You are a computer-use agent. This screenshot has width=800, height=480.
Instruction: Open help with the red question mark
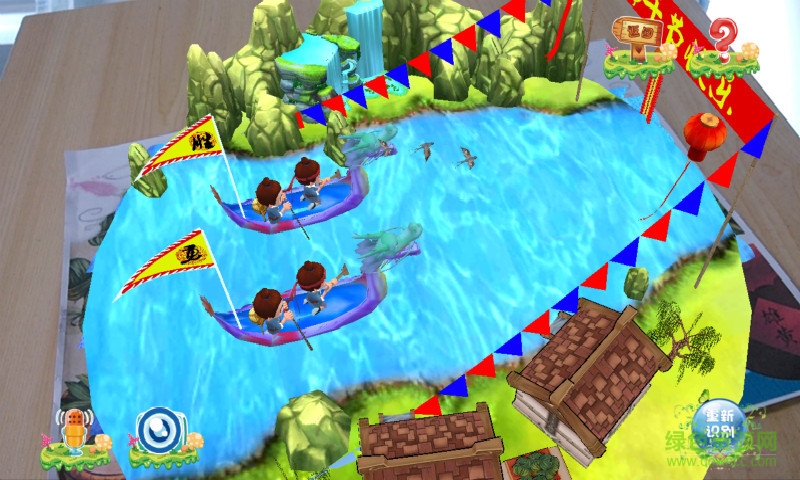click(x=722, y=42)
